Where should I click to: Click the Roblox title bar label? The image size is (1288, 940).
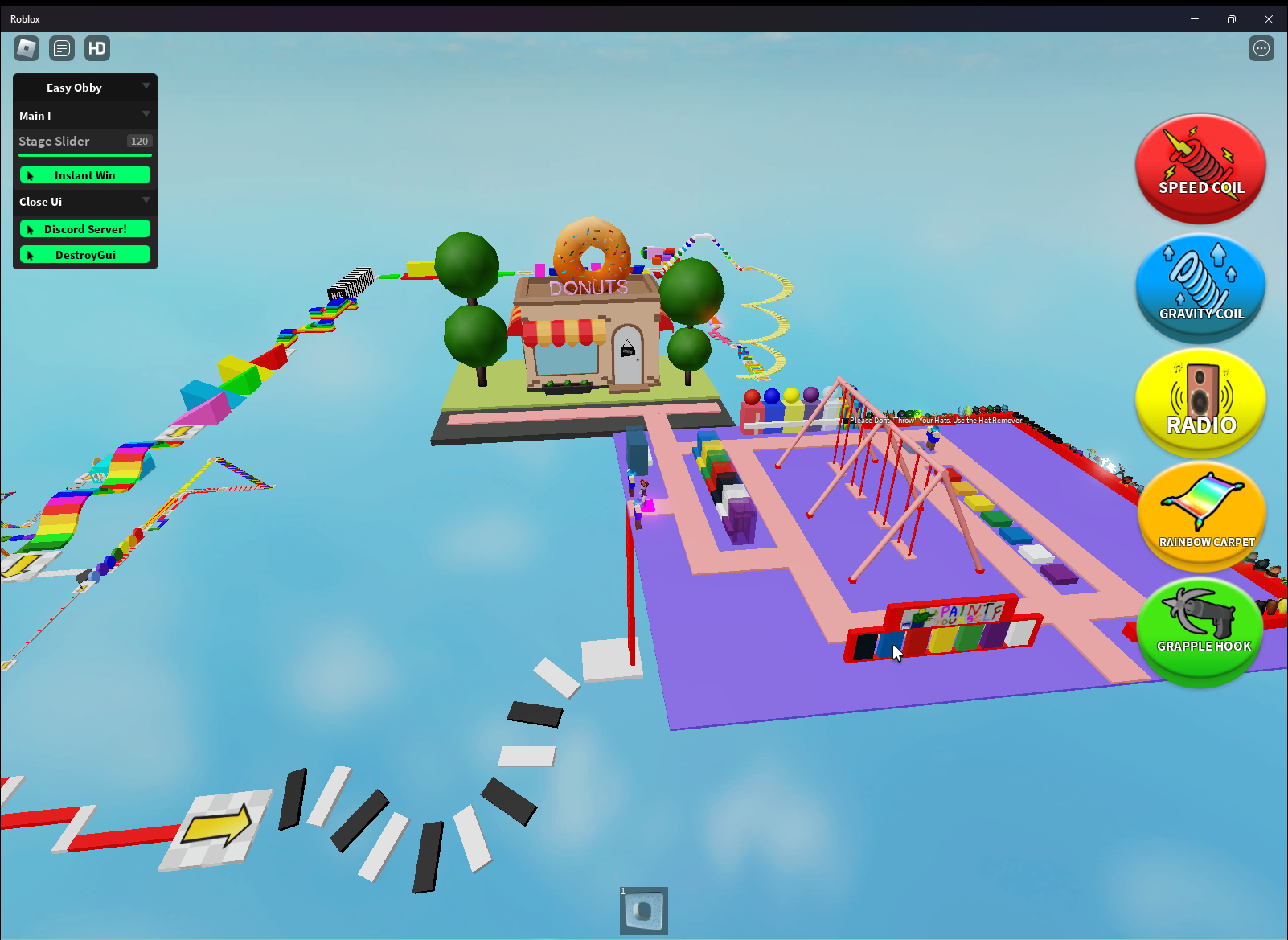click(x=25, y=18)
